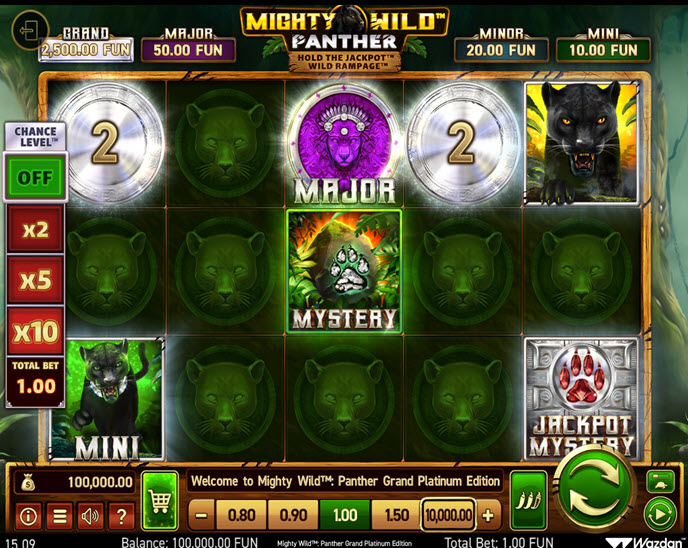The width and height of the screenshot is (688, 548).
Task: Select the x2 chance level
Action: pos(35,229)
